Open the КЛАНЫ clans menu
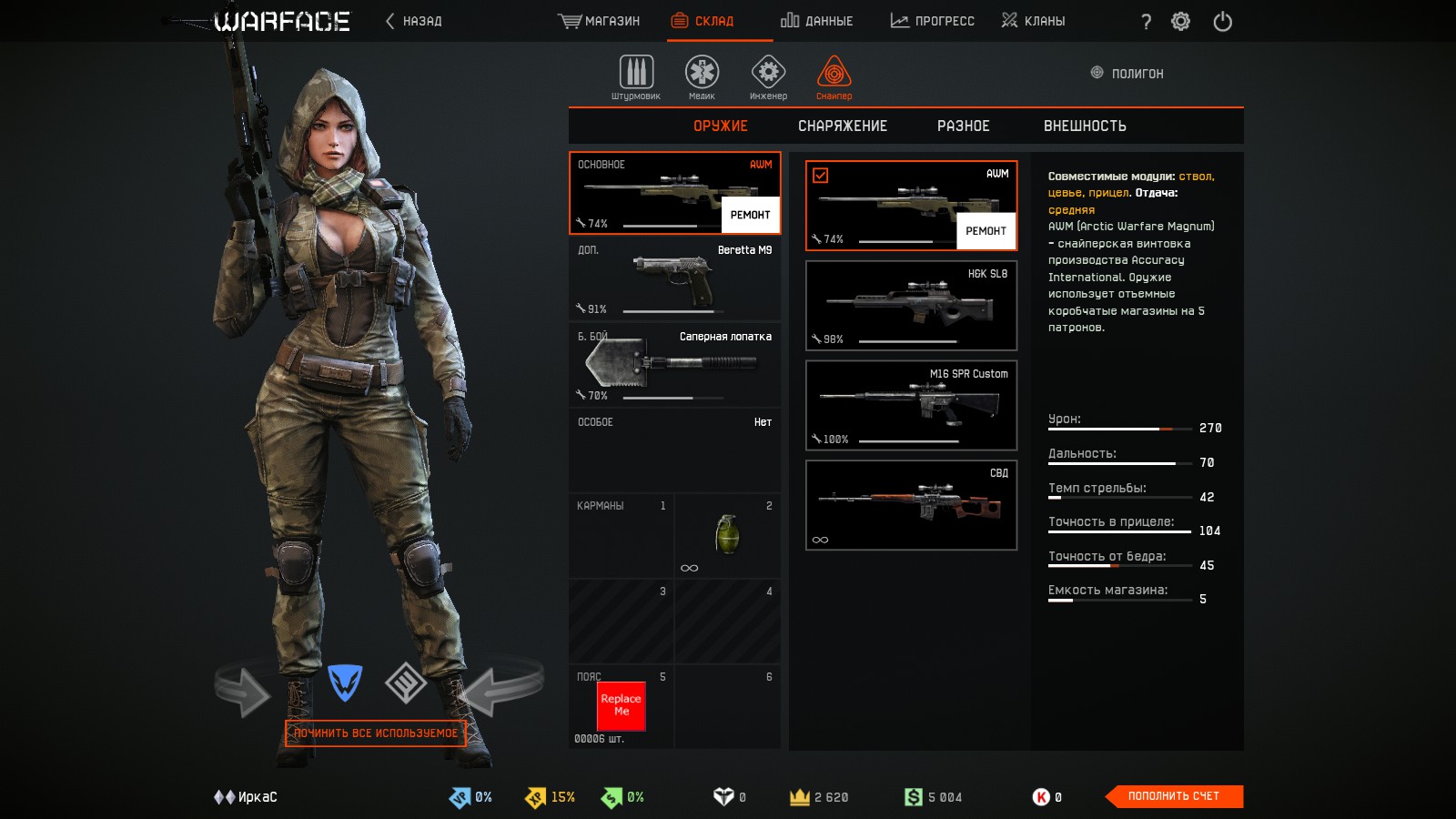This screenshot has width=1456, height=819. (x=1033, y=21)
